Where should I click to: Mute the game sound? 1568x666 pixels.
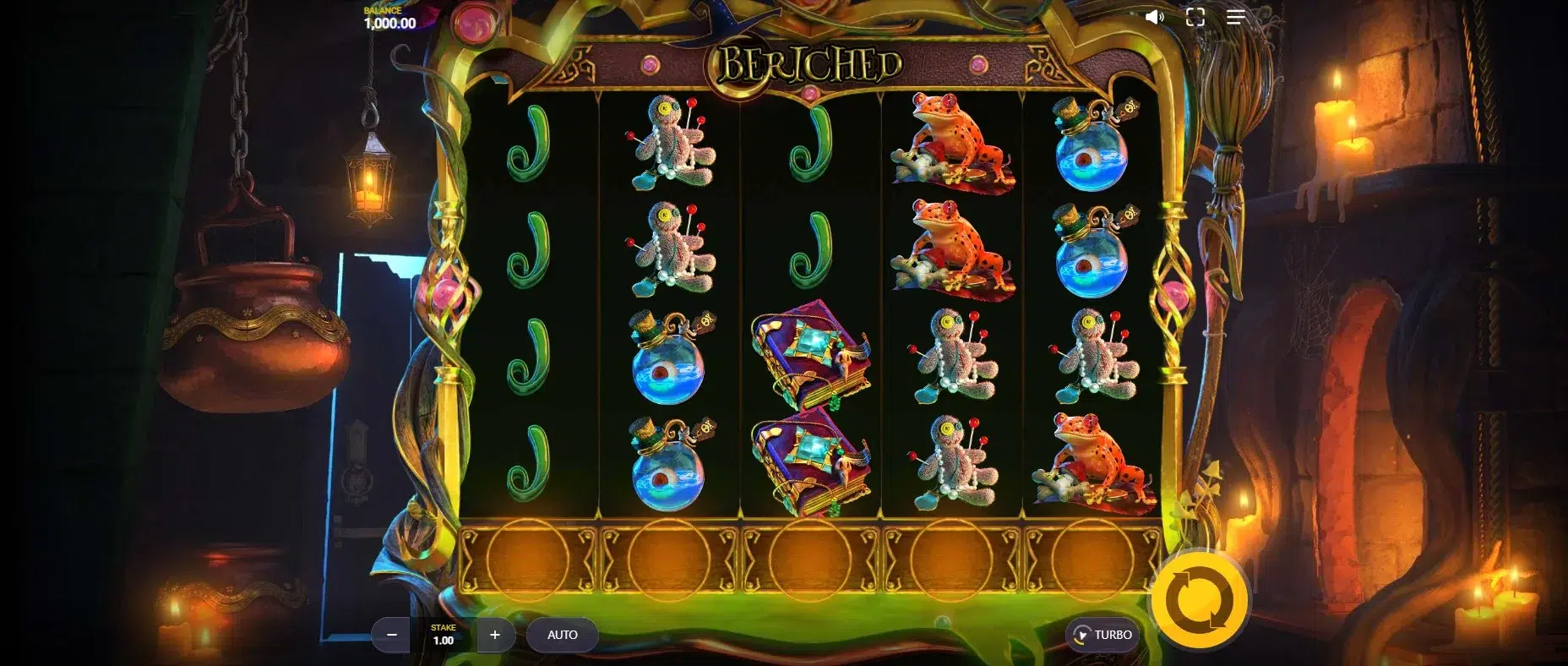[1154, 18]
